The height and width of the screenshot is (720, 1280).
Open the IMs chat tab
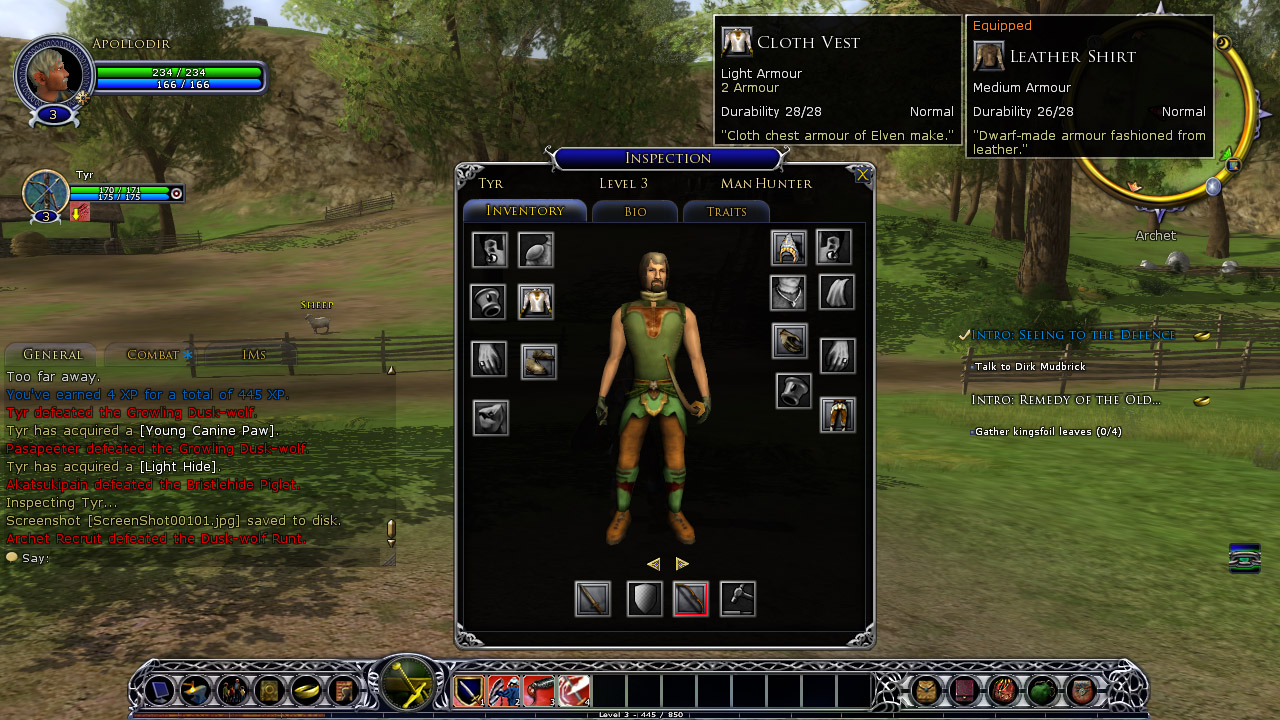[254, 354]
